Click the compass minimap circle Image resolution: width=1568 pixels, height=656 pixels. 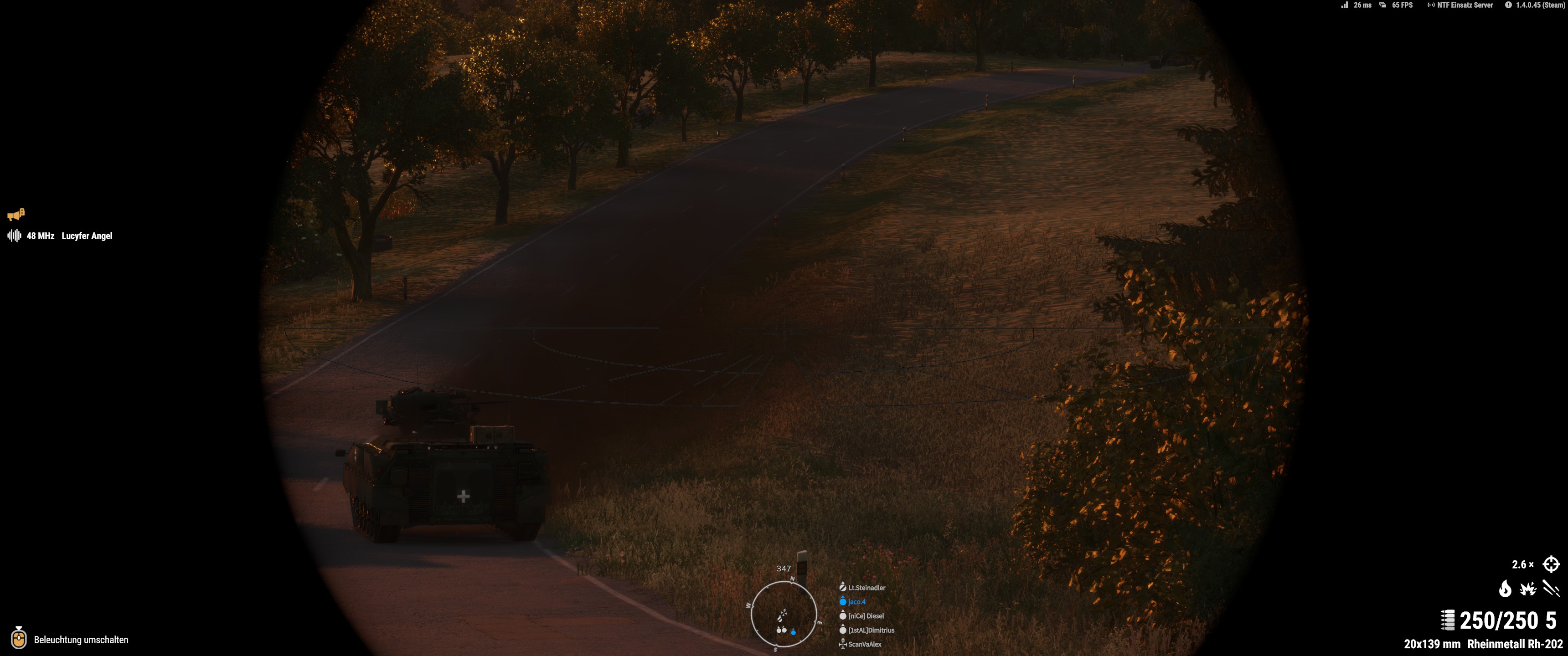(x=784, y=613)
